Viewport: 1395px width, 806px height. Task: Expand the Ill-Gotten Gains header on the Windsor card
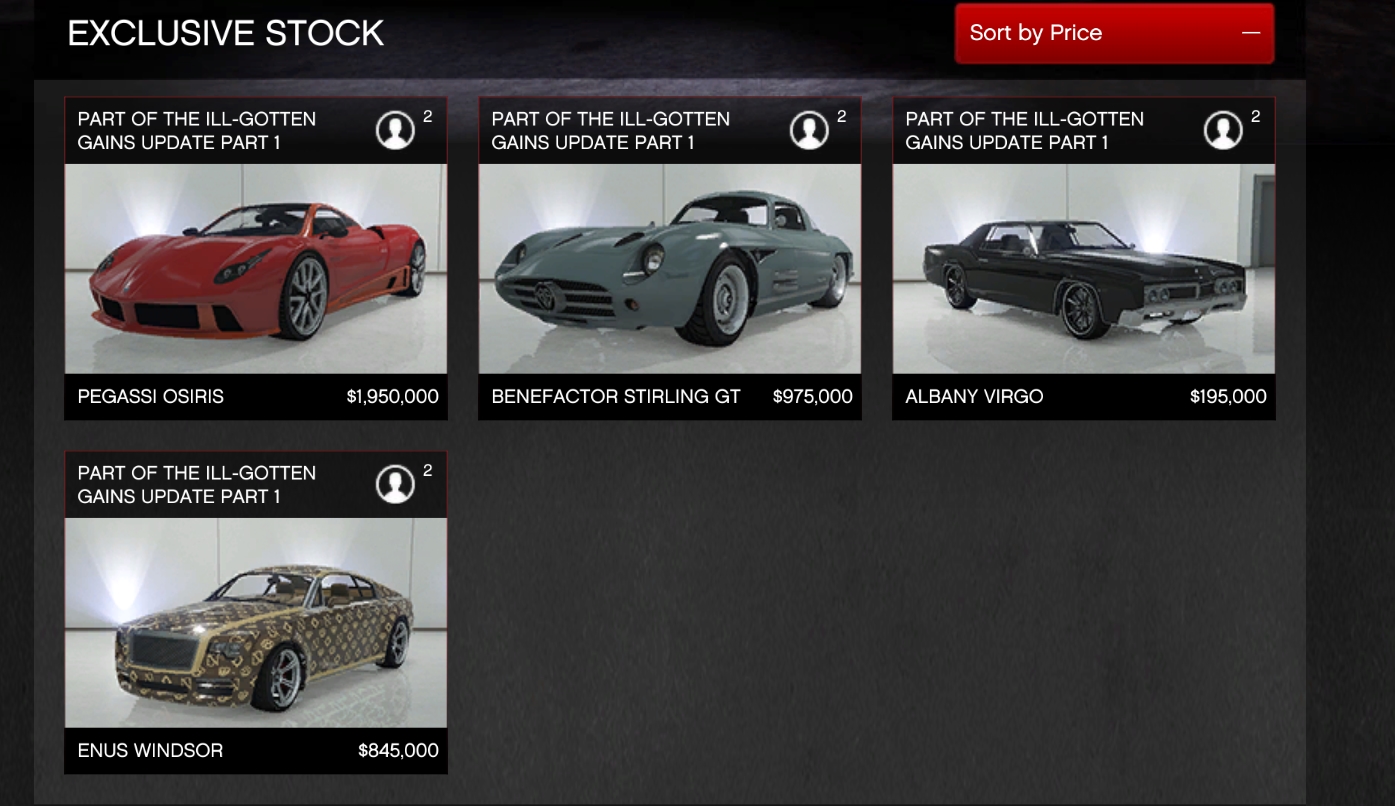coord(196,484)
